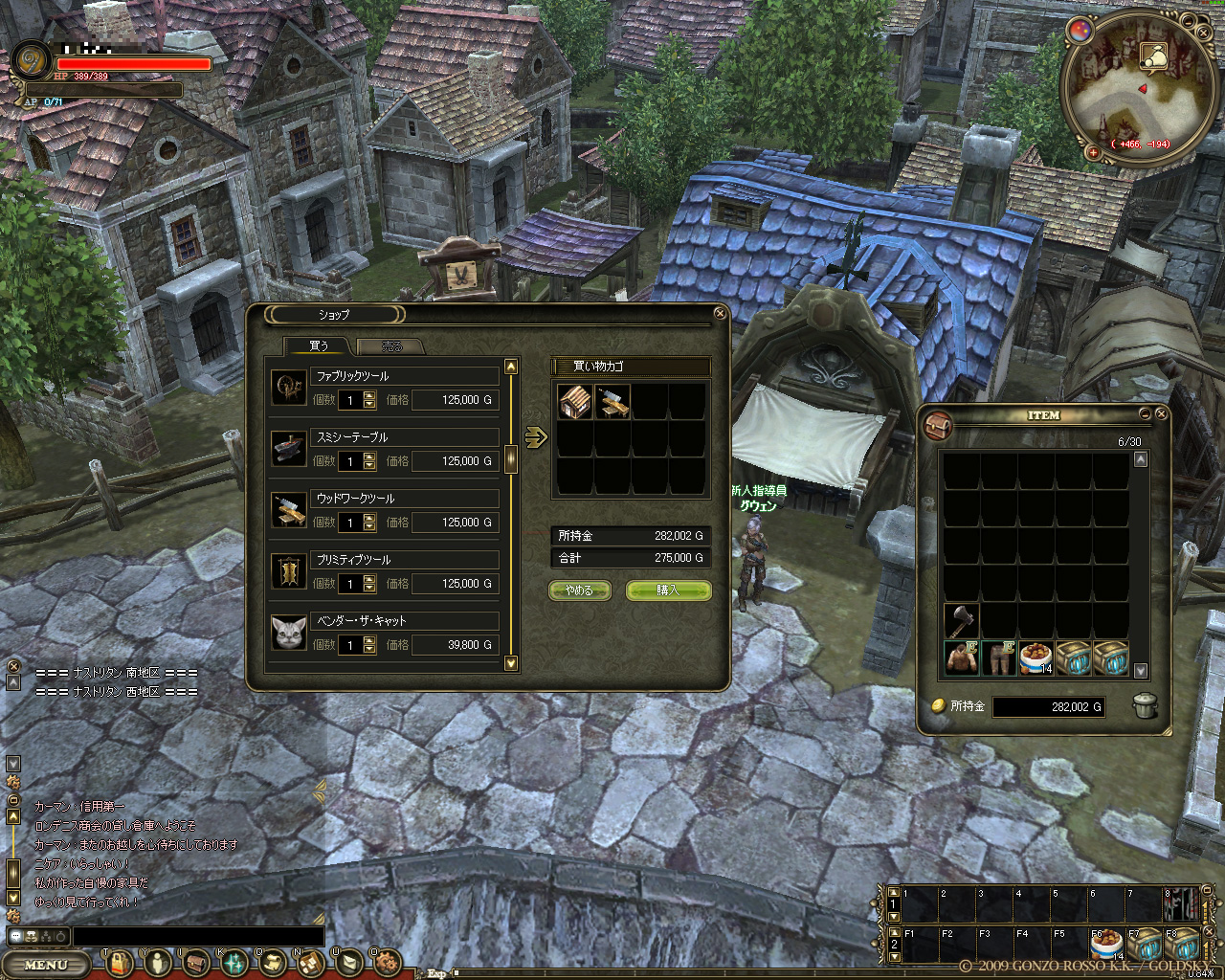This screenshot has height=980, width=1225.
Task: Close the ショップ shop window
Action: pyautogui.click(x=720, y=313)
